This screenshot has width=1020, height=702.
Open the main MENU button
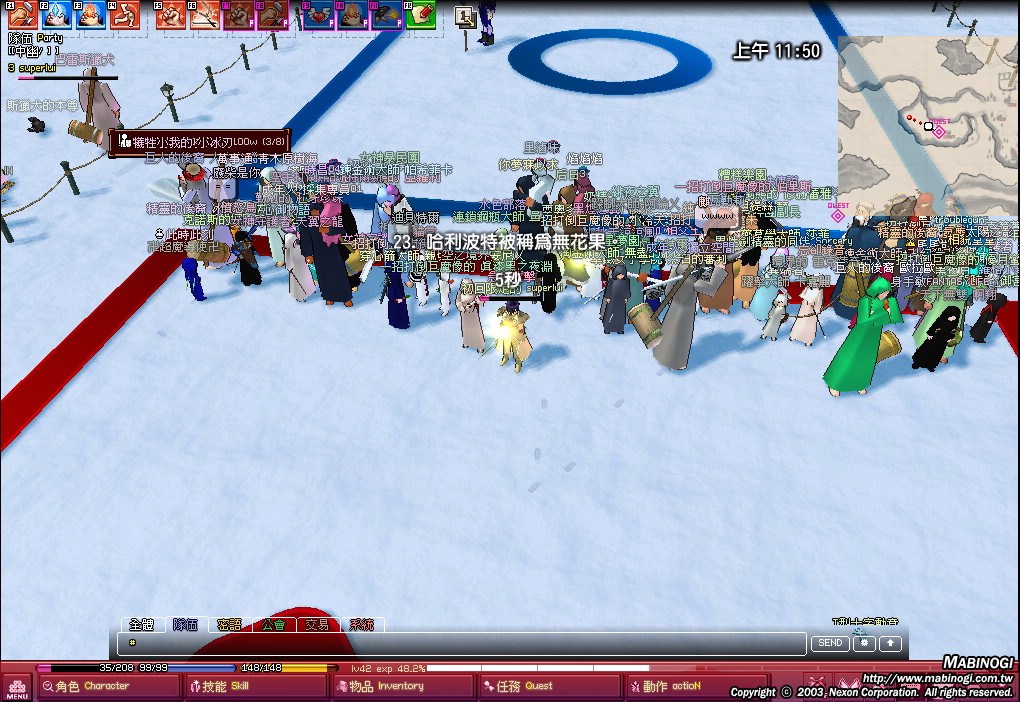[17, 688]
